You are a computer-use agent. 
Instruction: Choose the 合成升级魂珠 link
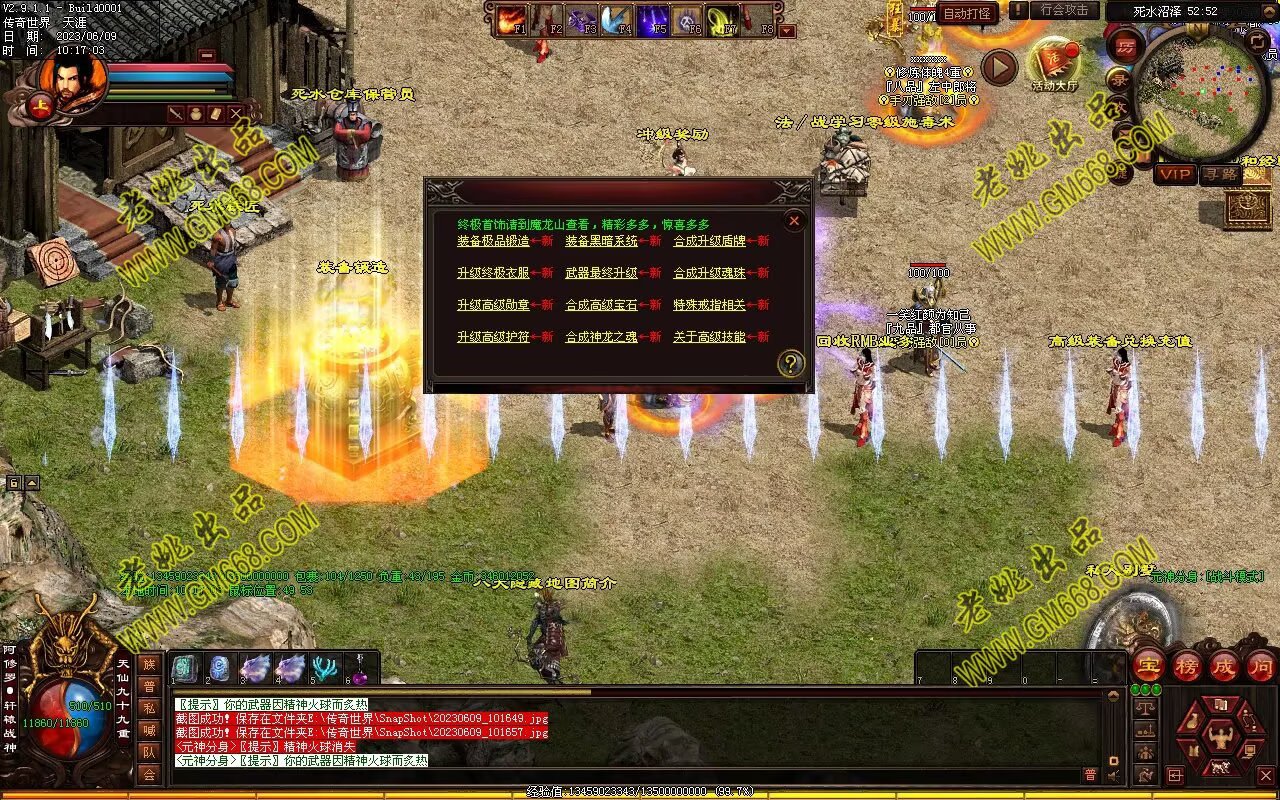[709, 273]
